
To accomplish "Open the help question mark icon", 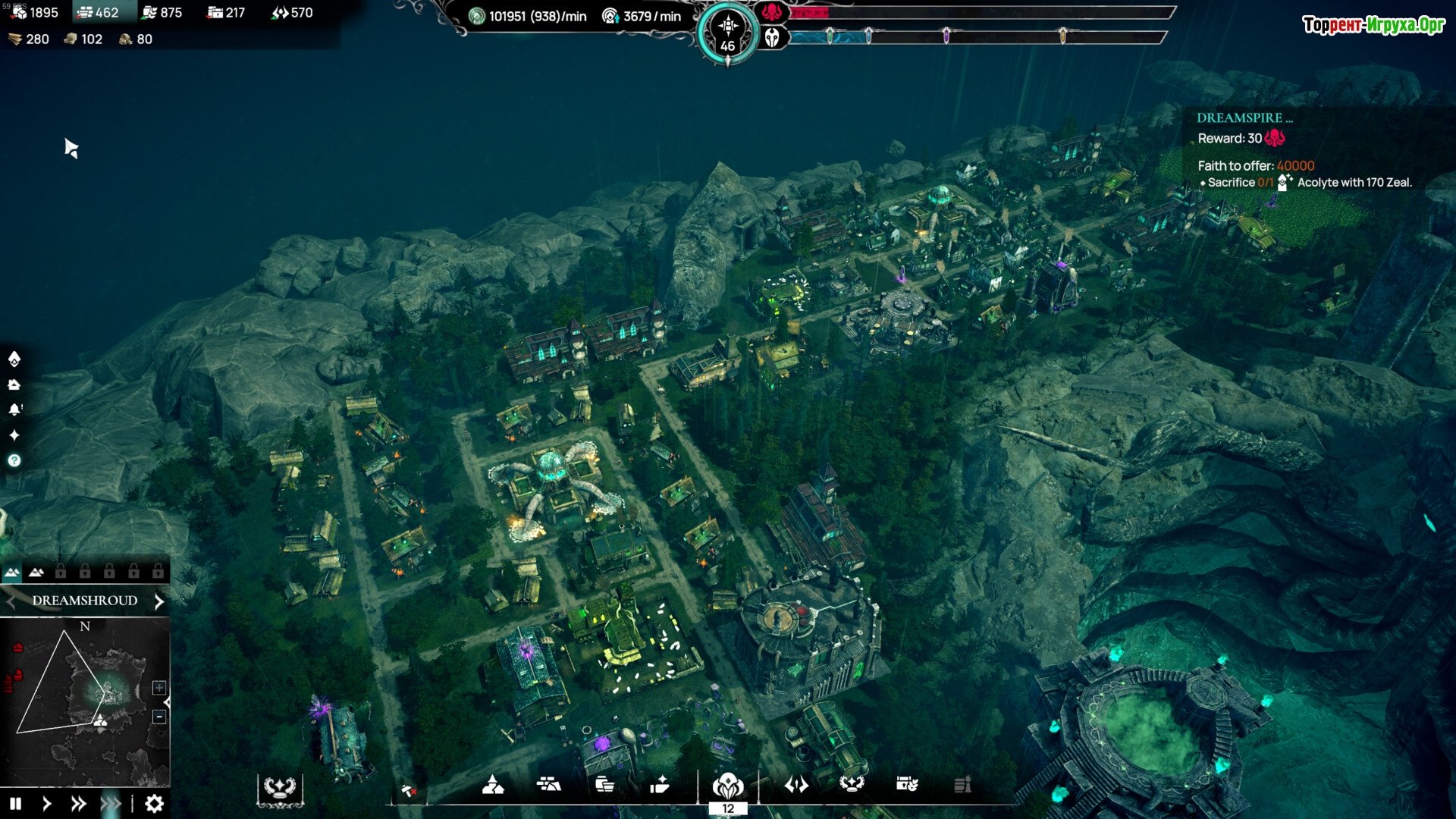I will coord(14,460).
